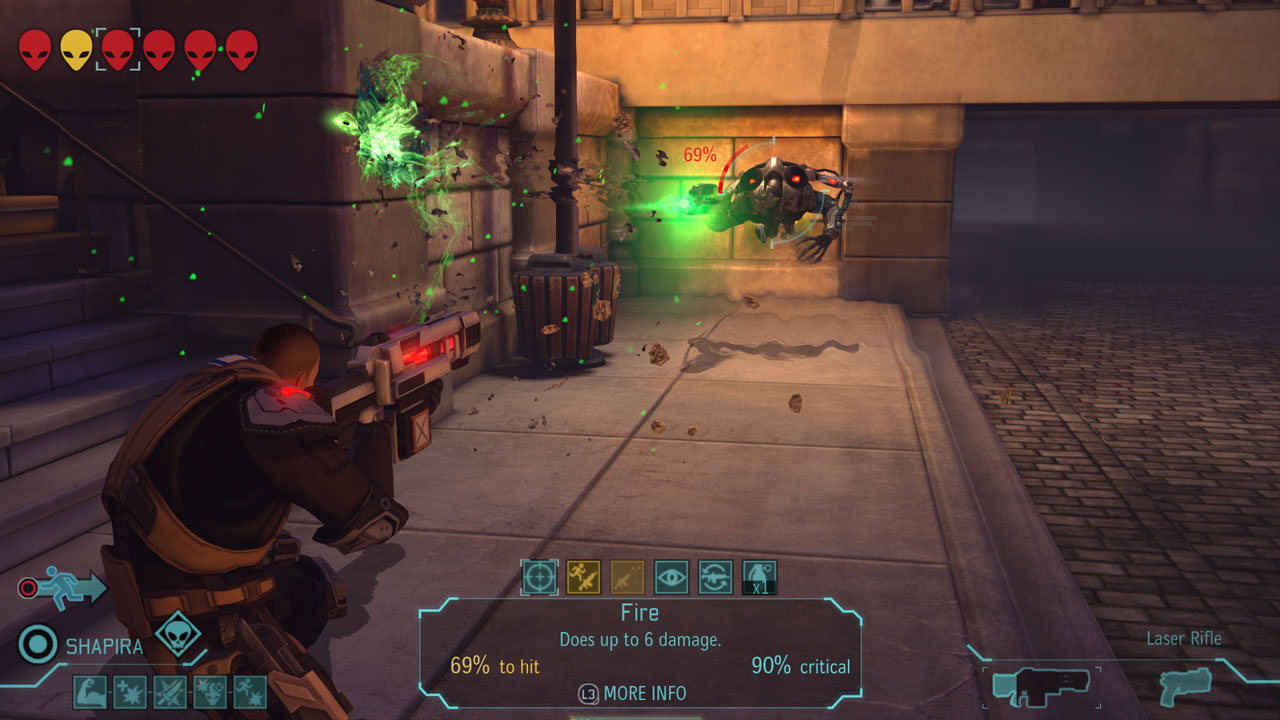Click the running man burst perk icon

click(250, 692)
